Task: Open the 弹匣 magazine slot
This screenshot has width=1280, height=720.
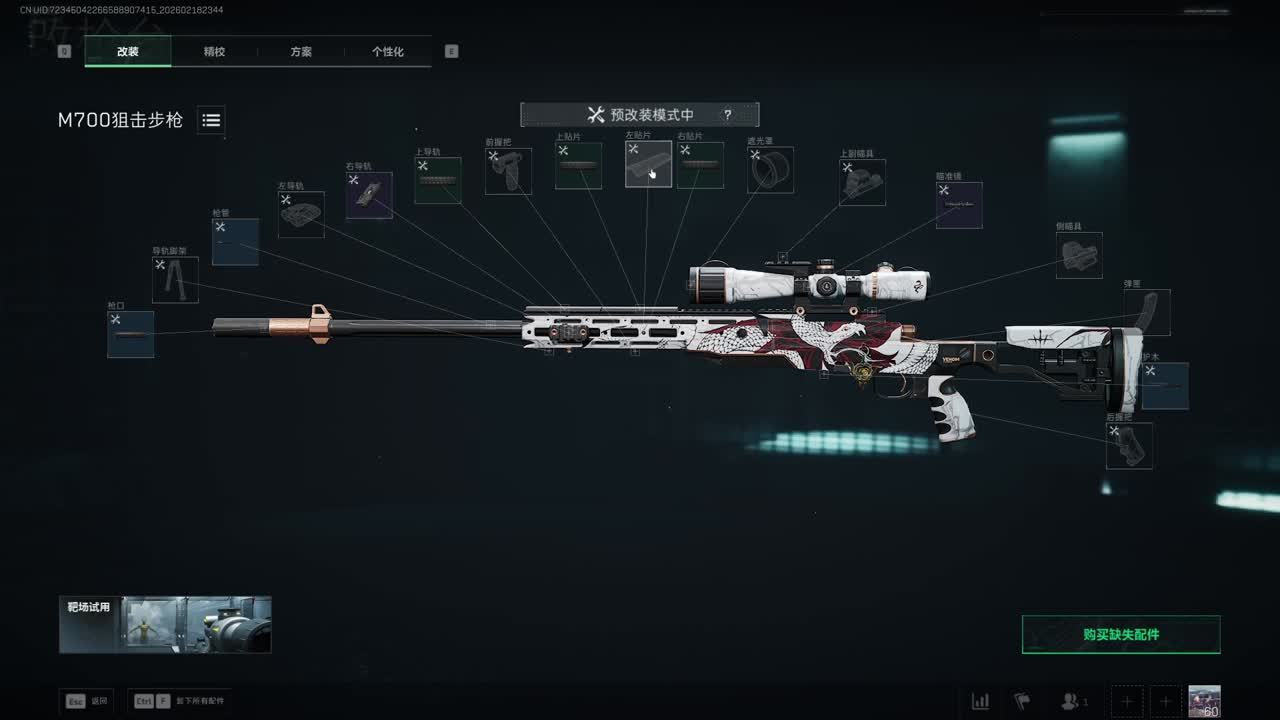Action: [1147, 313]
